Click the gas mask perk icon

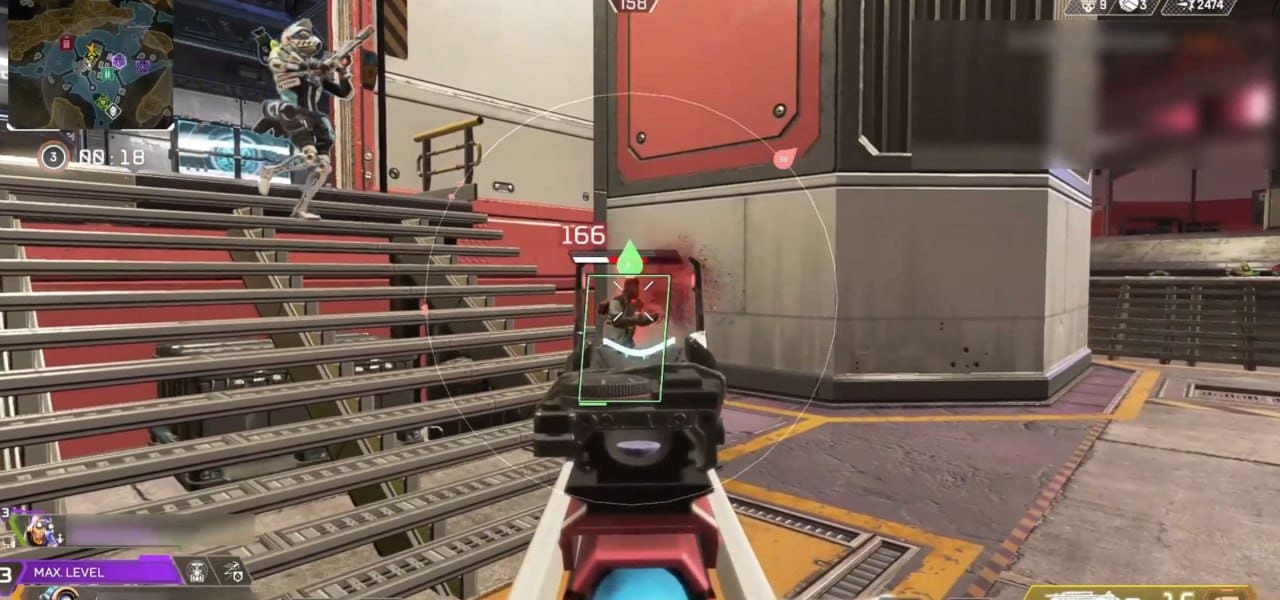[x=197, y=572]
